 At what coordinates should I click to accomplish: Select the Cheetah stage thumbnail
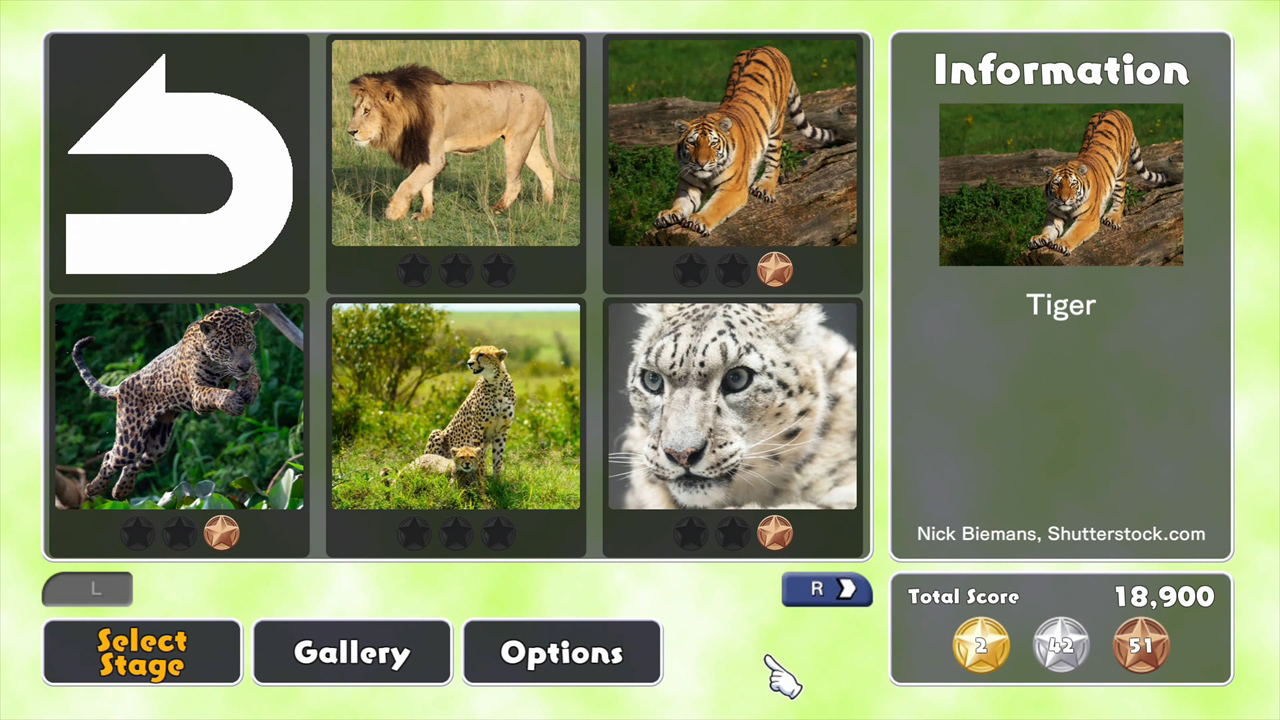coord(455,405)
